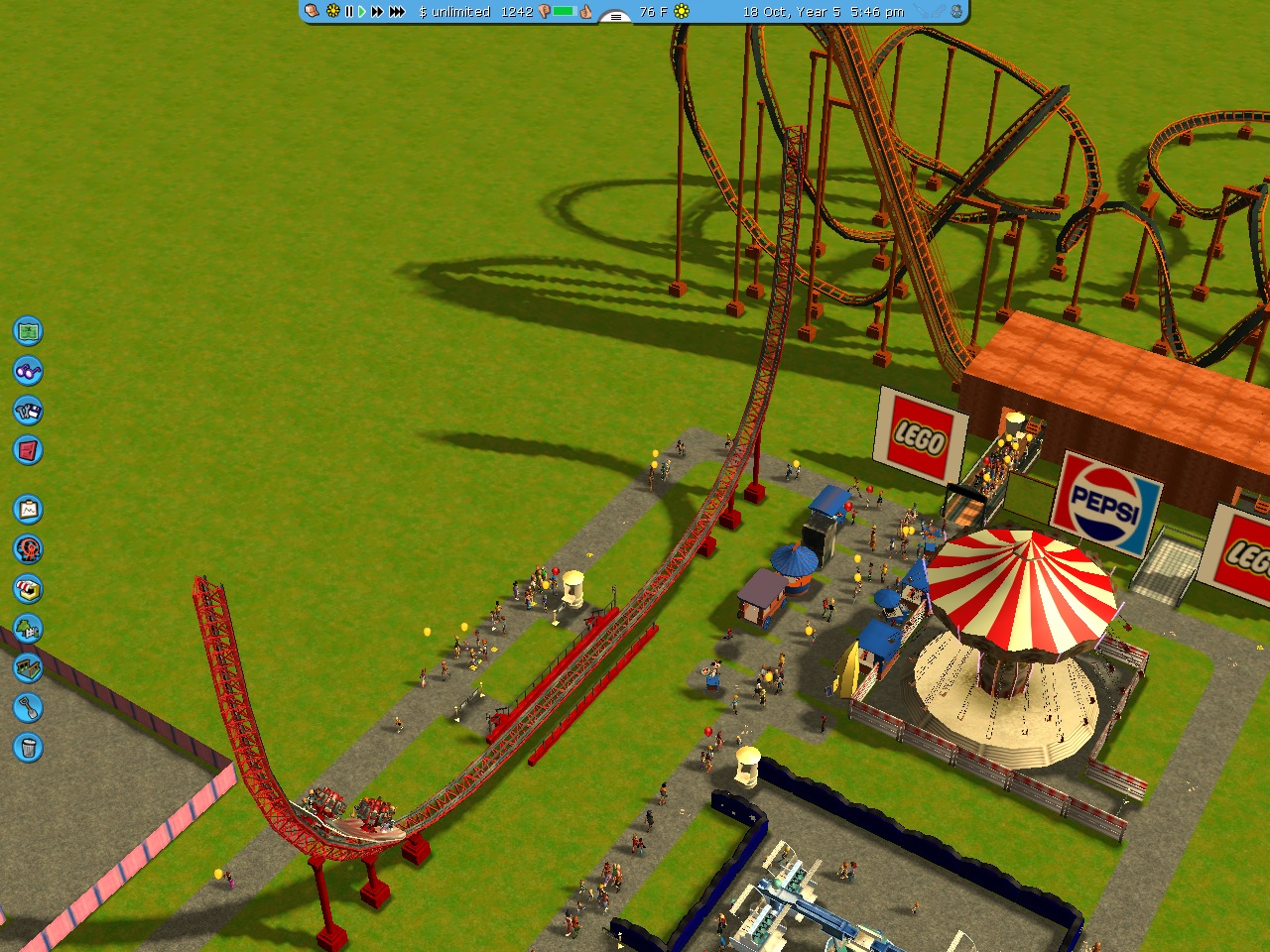This screenshot has width=1270, height=952.
Task: Open the binoculars view options
Action: point(28,371)
